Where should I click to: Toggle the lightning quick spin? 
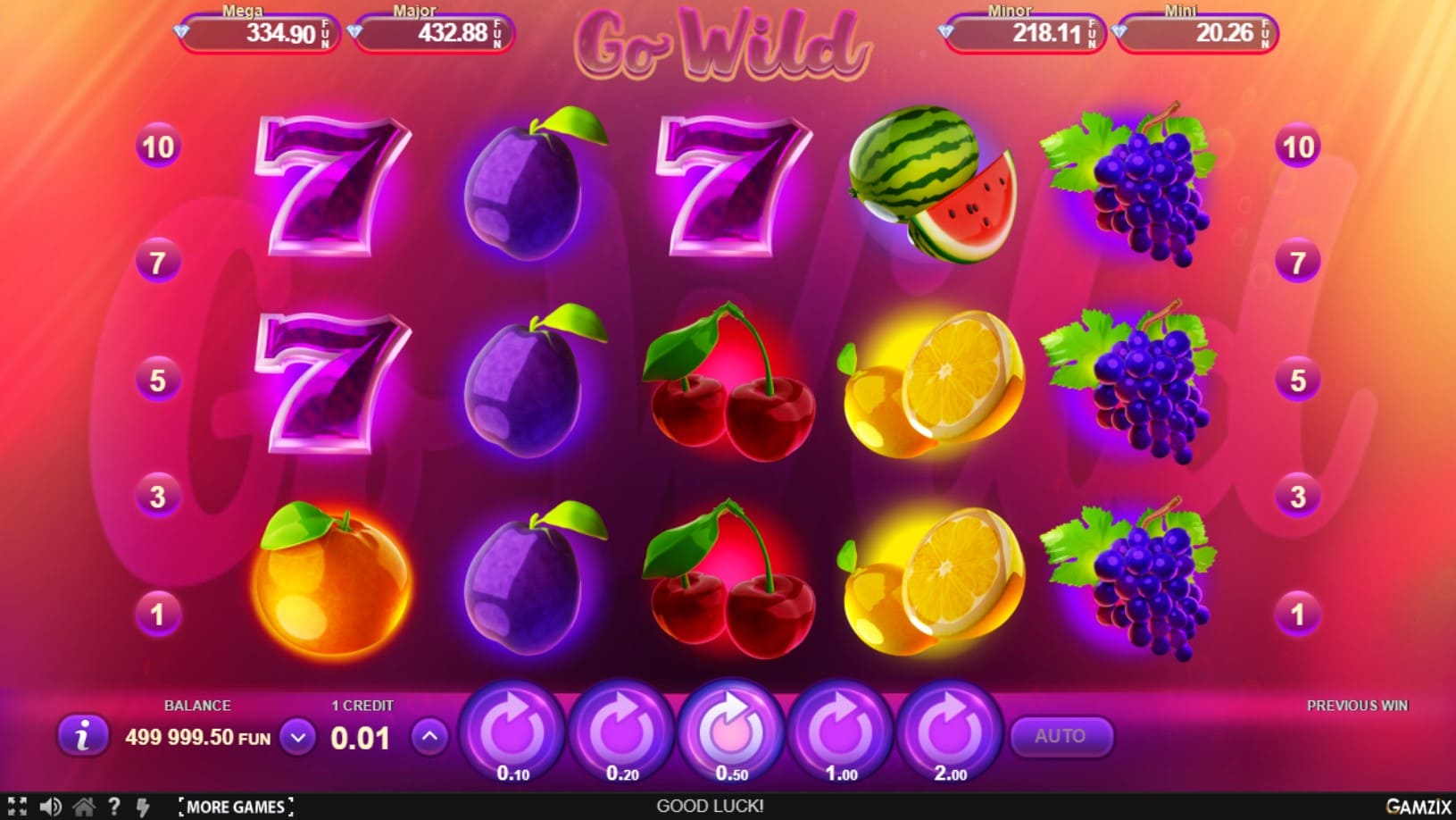point(143,807)
